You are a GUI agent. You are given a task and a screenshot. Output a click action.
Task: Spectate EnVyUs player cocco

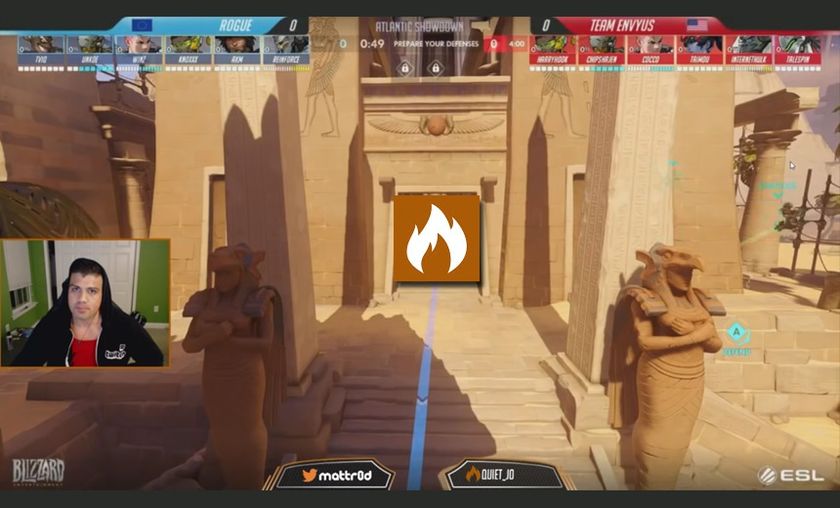point(651,45)
